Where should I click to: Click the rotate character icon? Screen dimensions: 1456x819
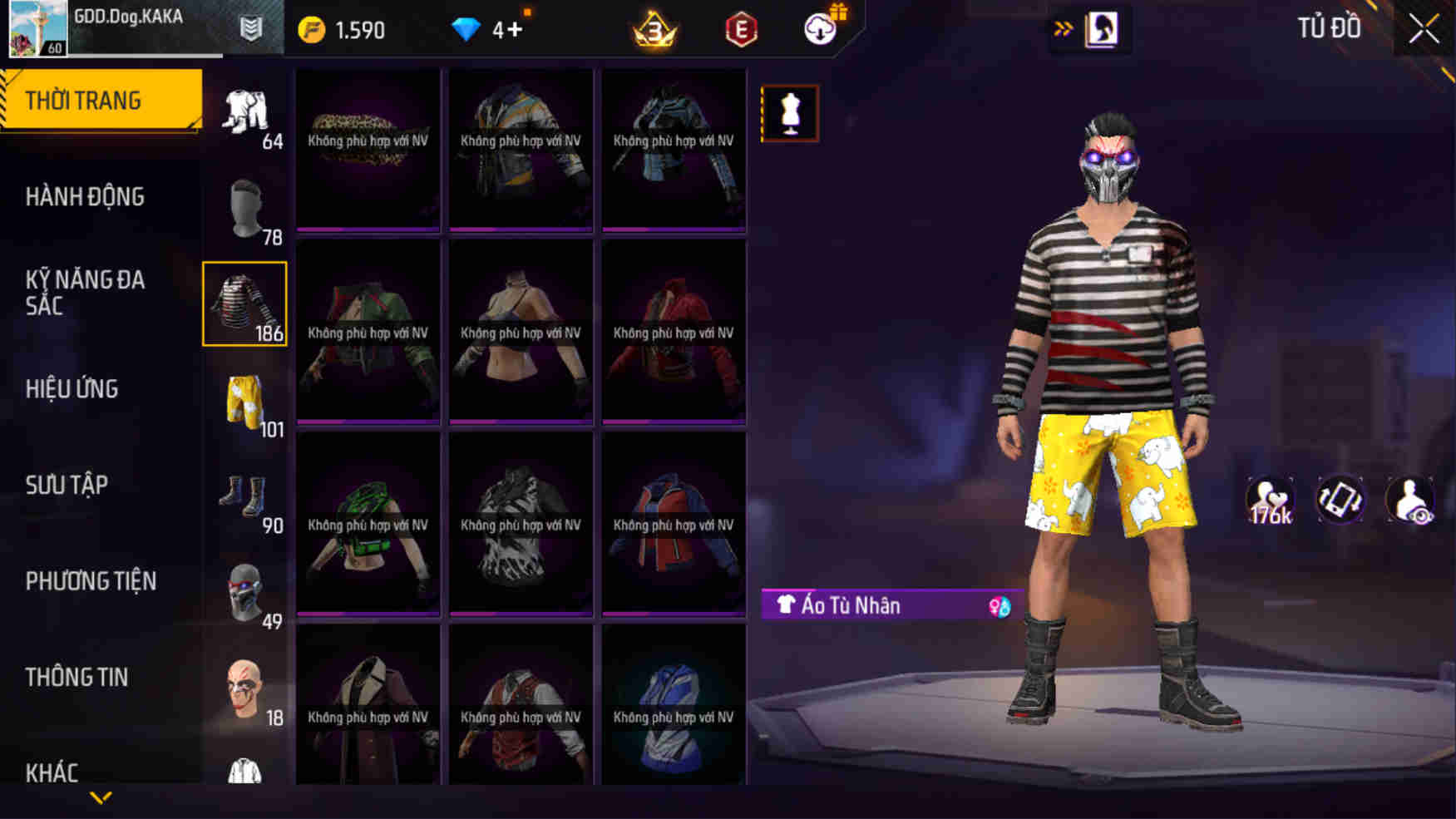pyautogui.click(x=1338, y=500)
